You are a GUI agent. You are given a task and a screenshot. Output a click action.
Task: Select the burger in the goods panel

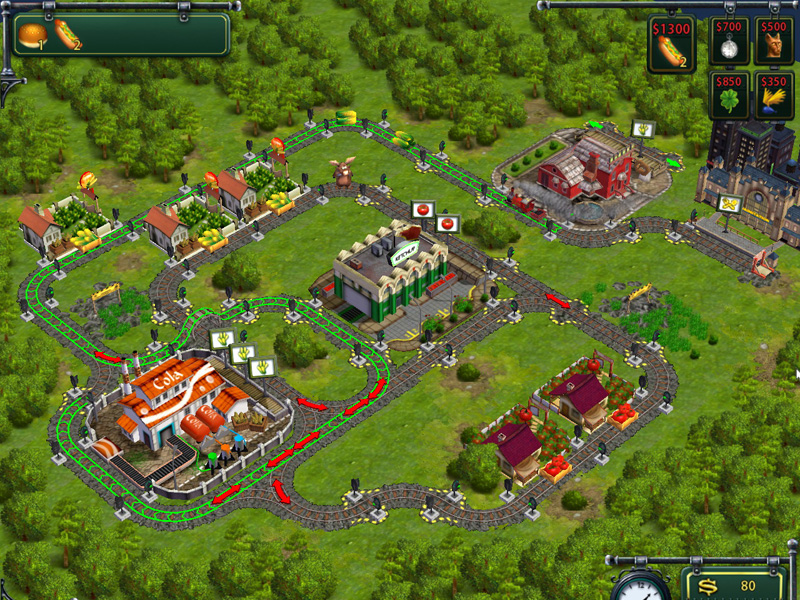[x=31, y=35]
